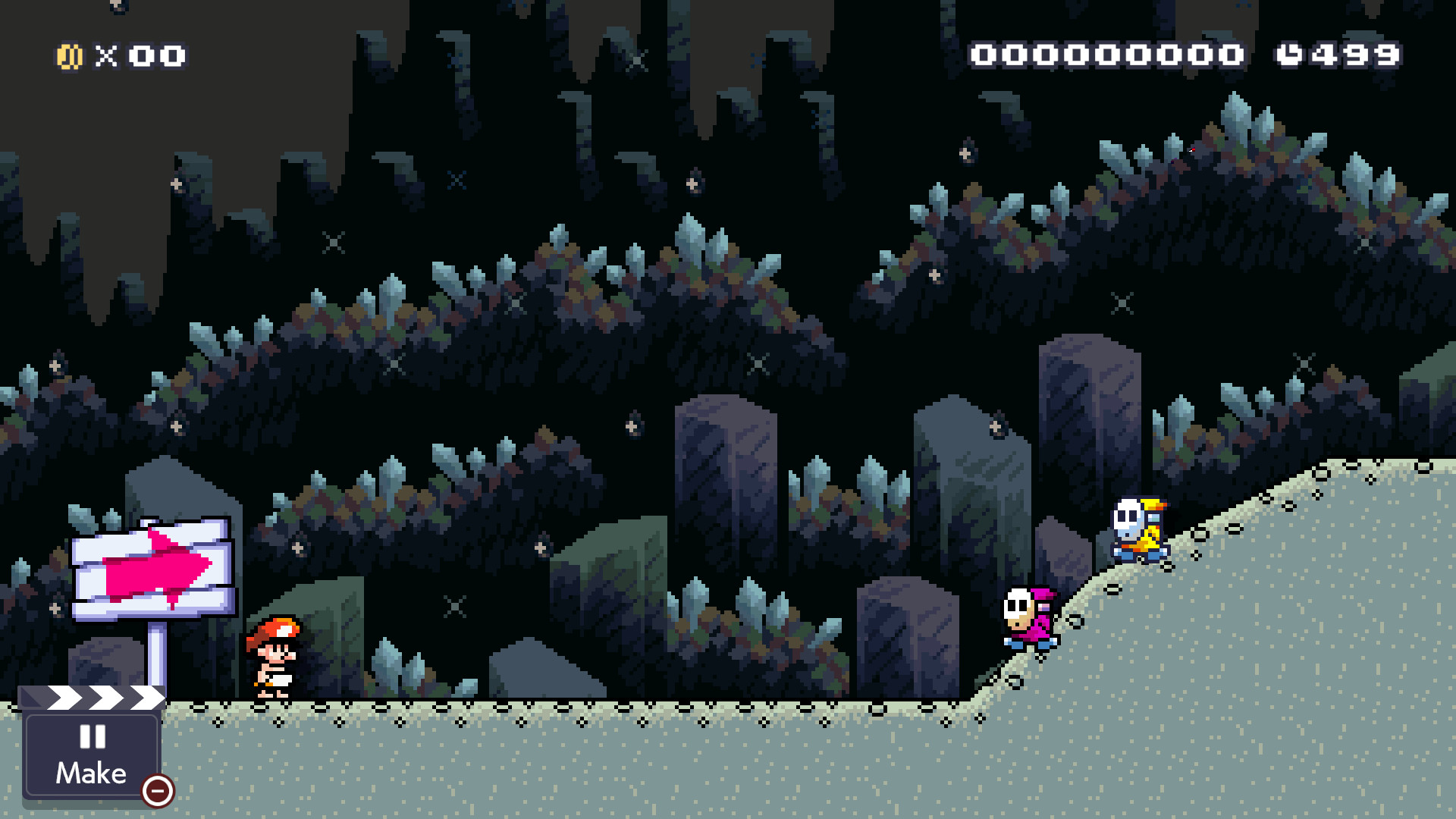Open the Make editor menu
The height and width of the screenshot is (819, 1456).
click(x=91, y=772)
